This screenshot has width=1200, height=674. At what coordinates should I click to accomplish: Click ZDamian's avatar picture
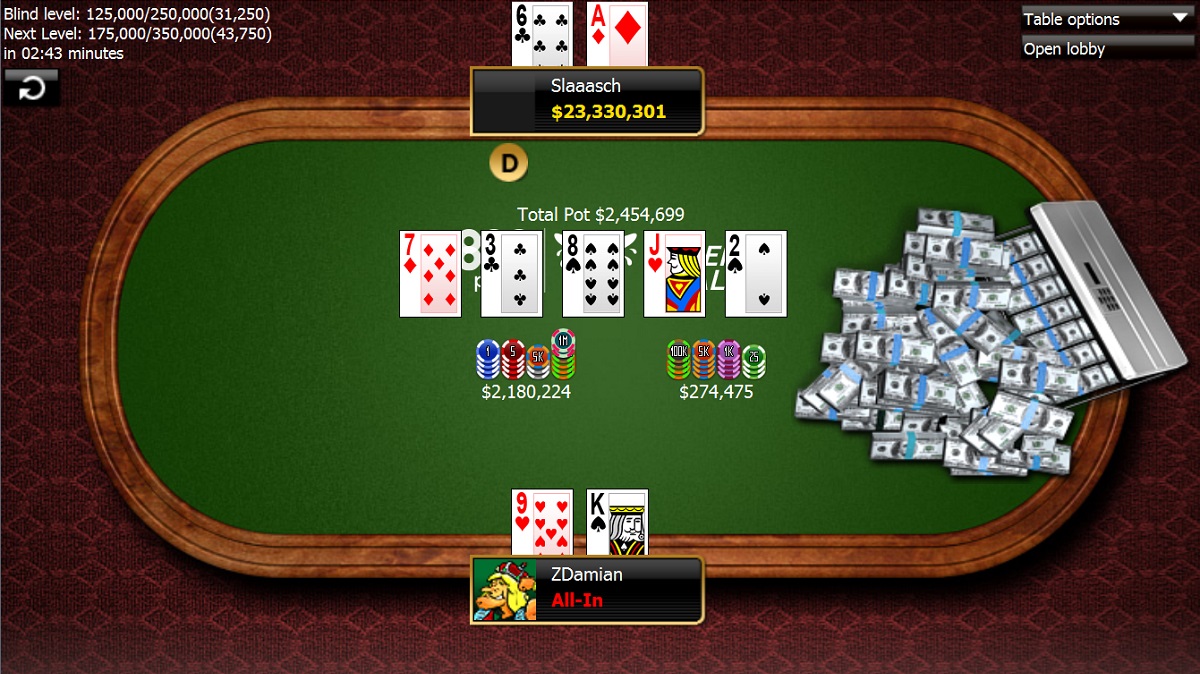click(505, 590)
